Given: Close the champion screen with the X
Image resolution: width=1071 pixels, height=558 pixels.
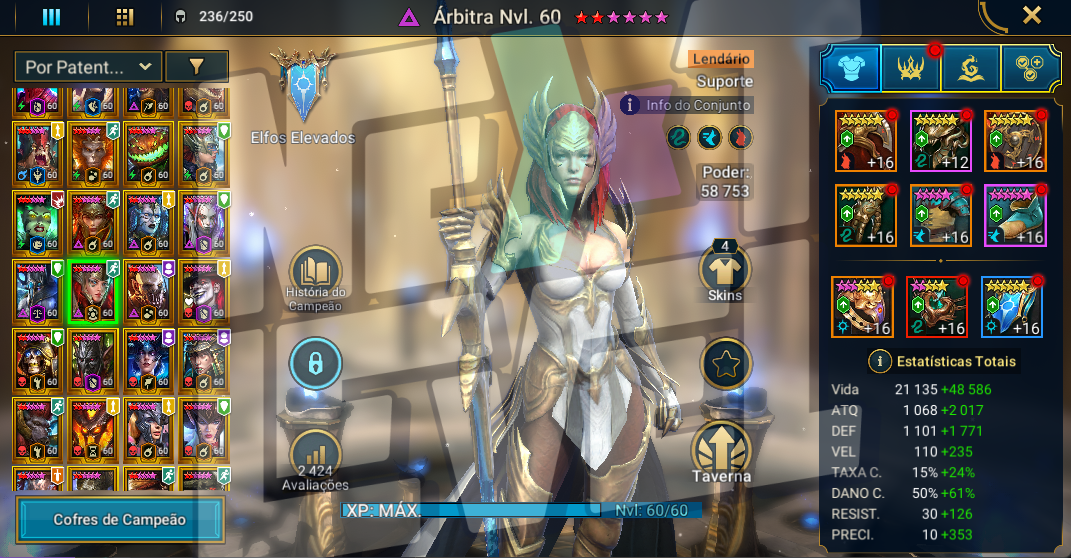Looking at the screenshot, I should click(x=1032, y=15).
